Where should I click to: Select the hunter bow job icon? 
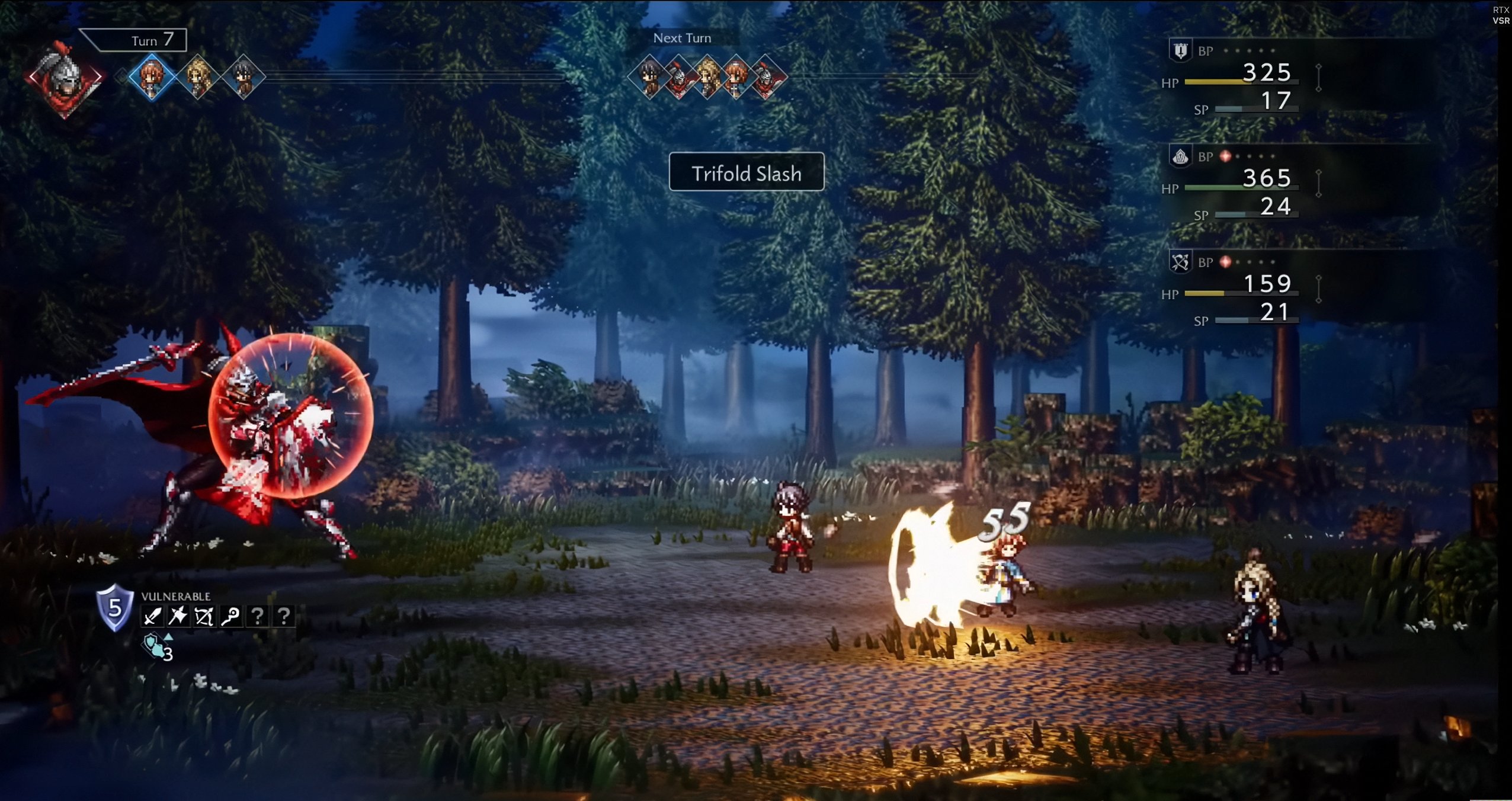(1180, 262)
